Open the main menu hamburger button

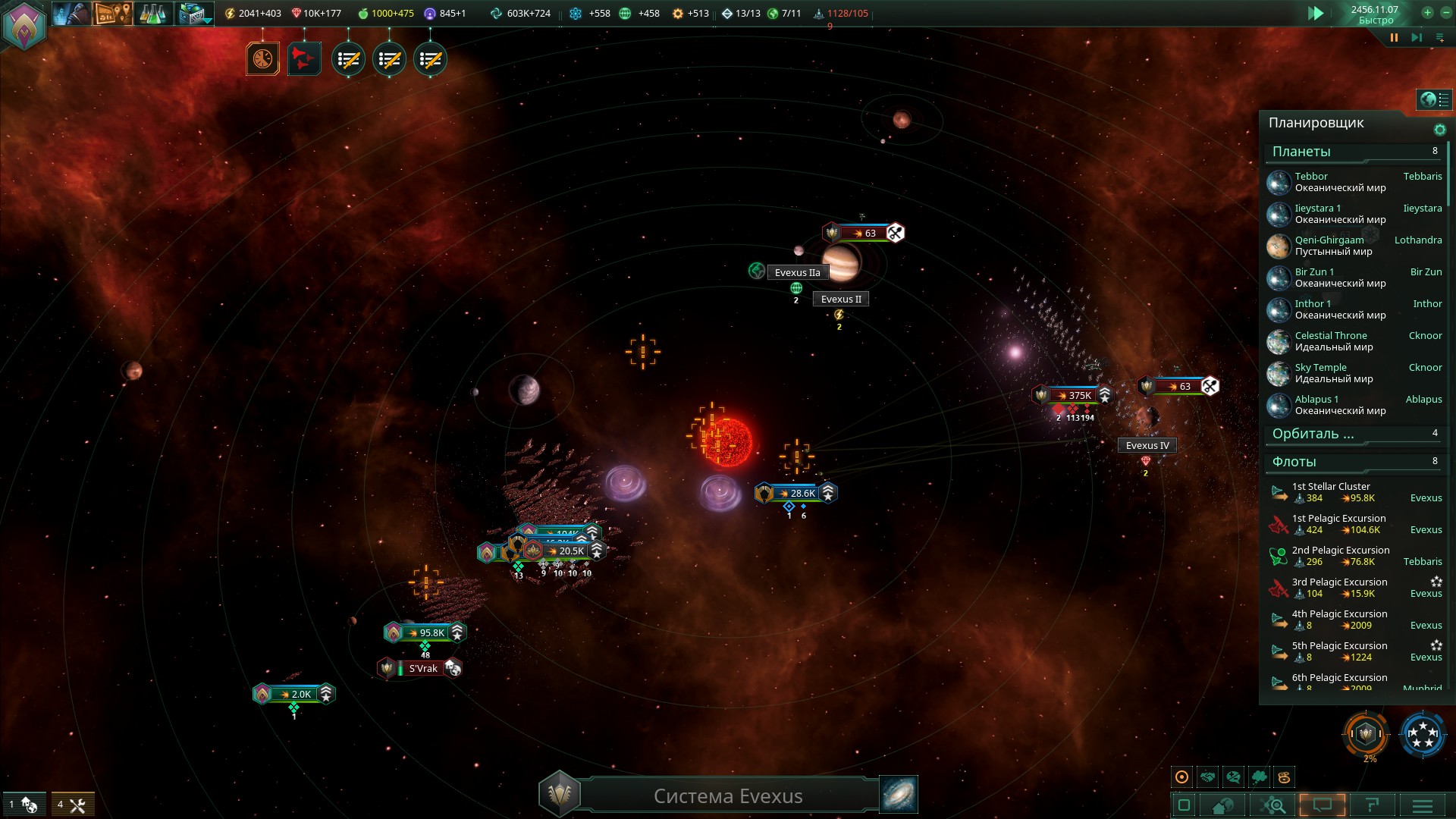click(1423, 805)
